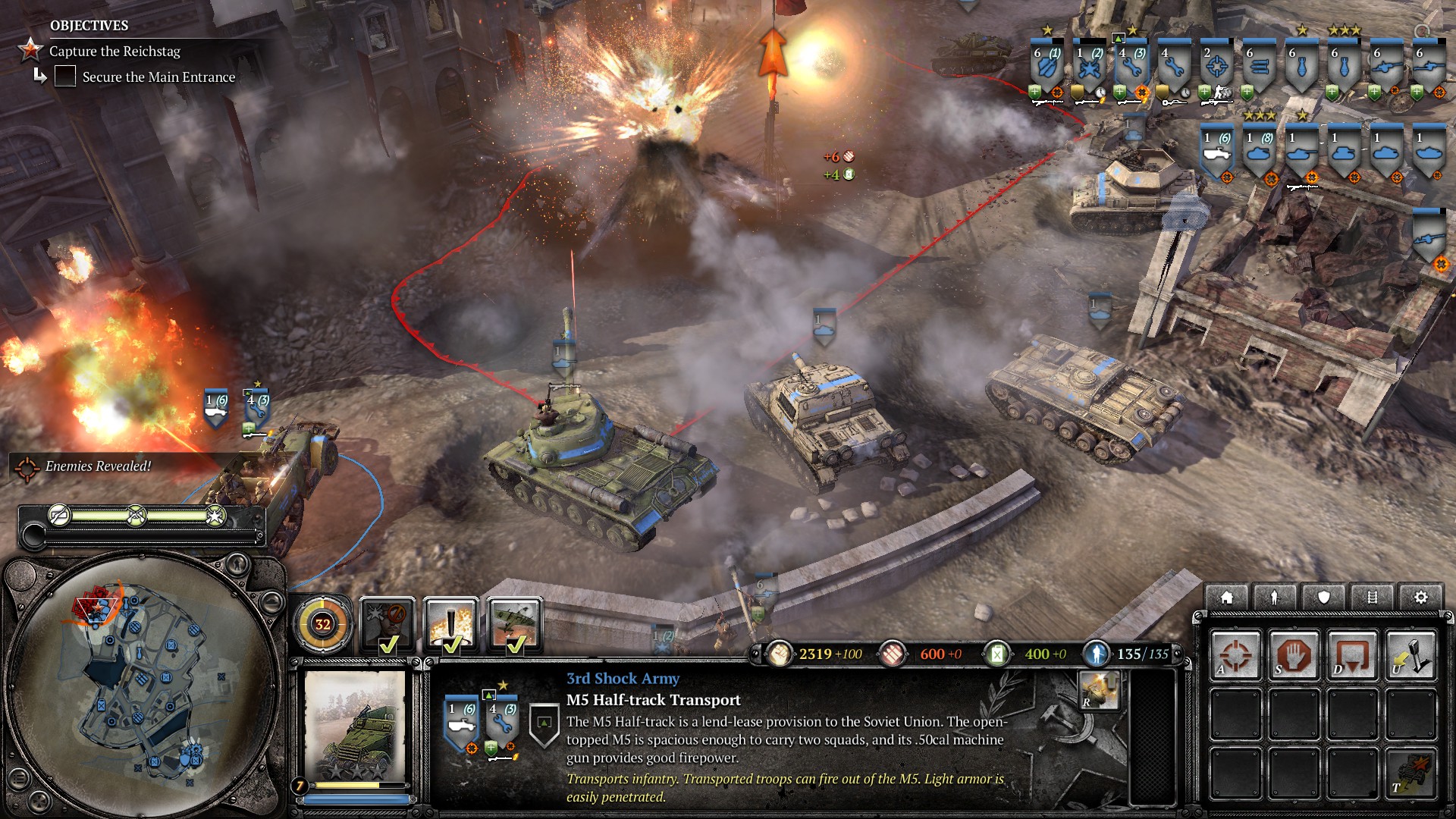1456x819 pixels.
Task: Select the Unload command with the down arrow
Action: click(x=1351, y=654)
